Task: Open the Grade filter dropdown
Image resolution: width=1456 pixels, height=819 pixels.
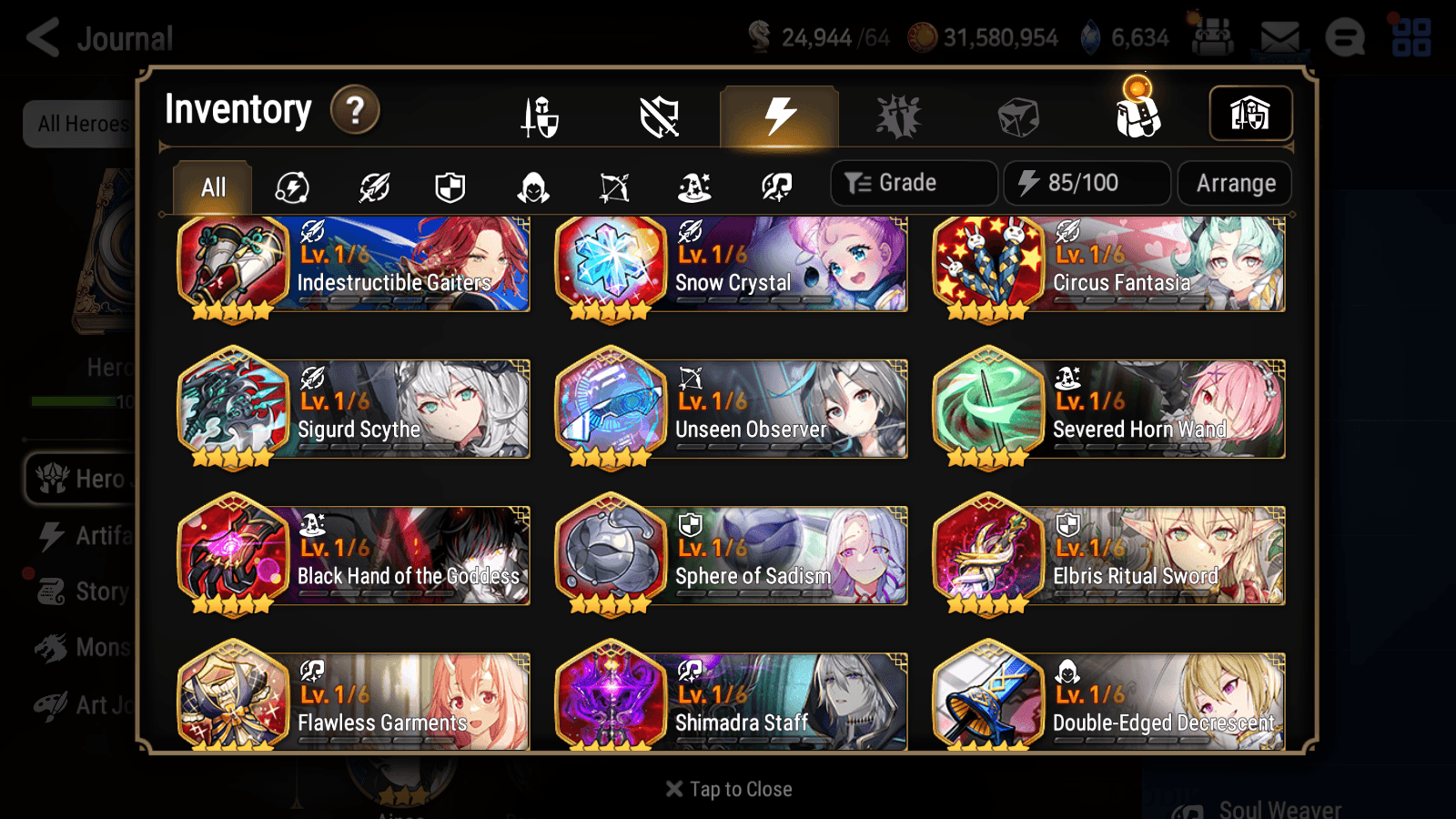Action: (x=913, y=183)
